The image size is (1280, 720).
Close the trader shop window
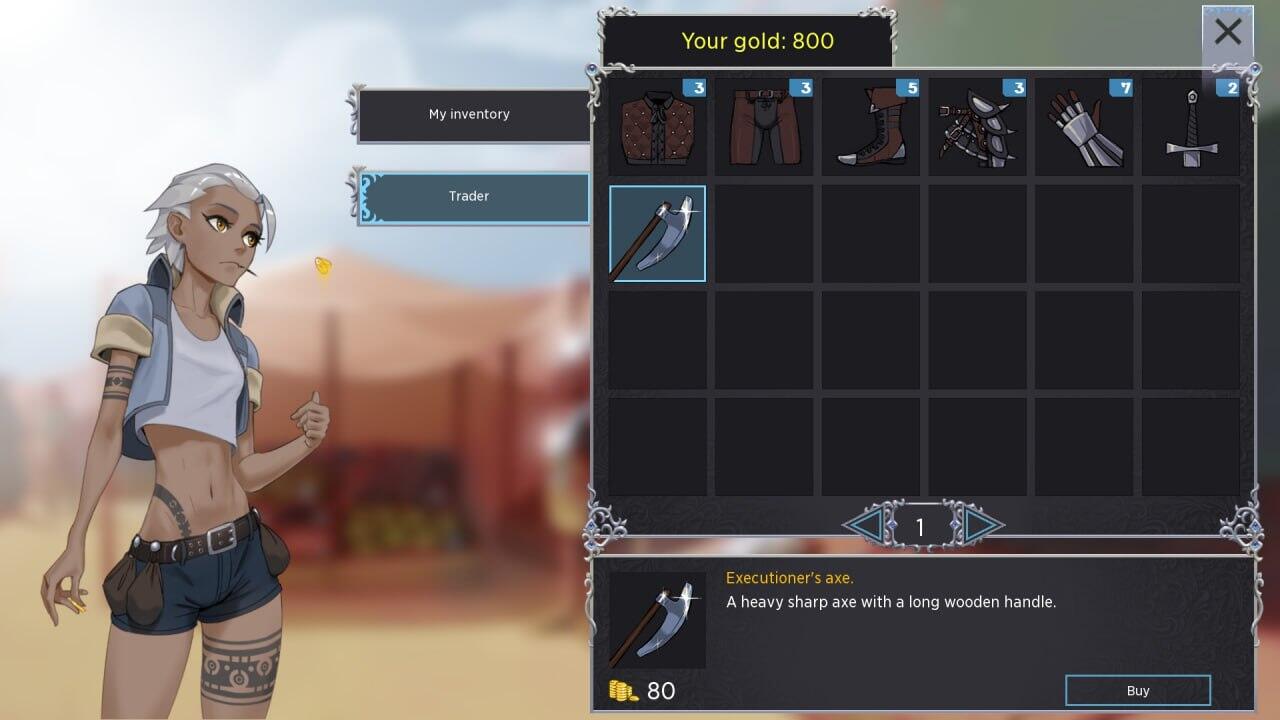click(1227, 33)
